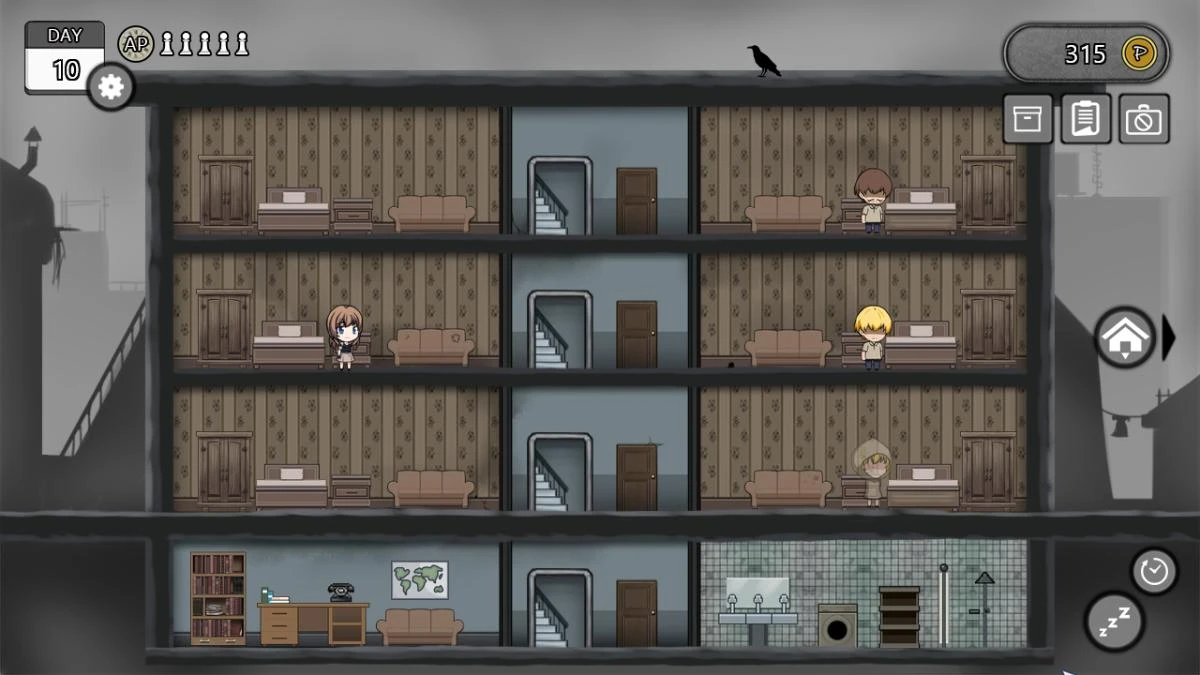Click the clock time-skip button

point(1154,571)
